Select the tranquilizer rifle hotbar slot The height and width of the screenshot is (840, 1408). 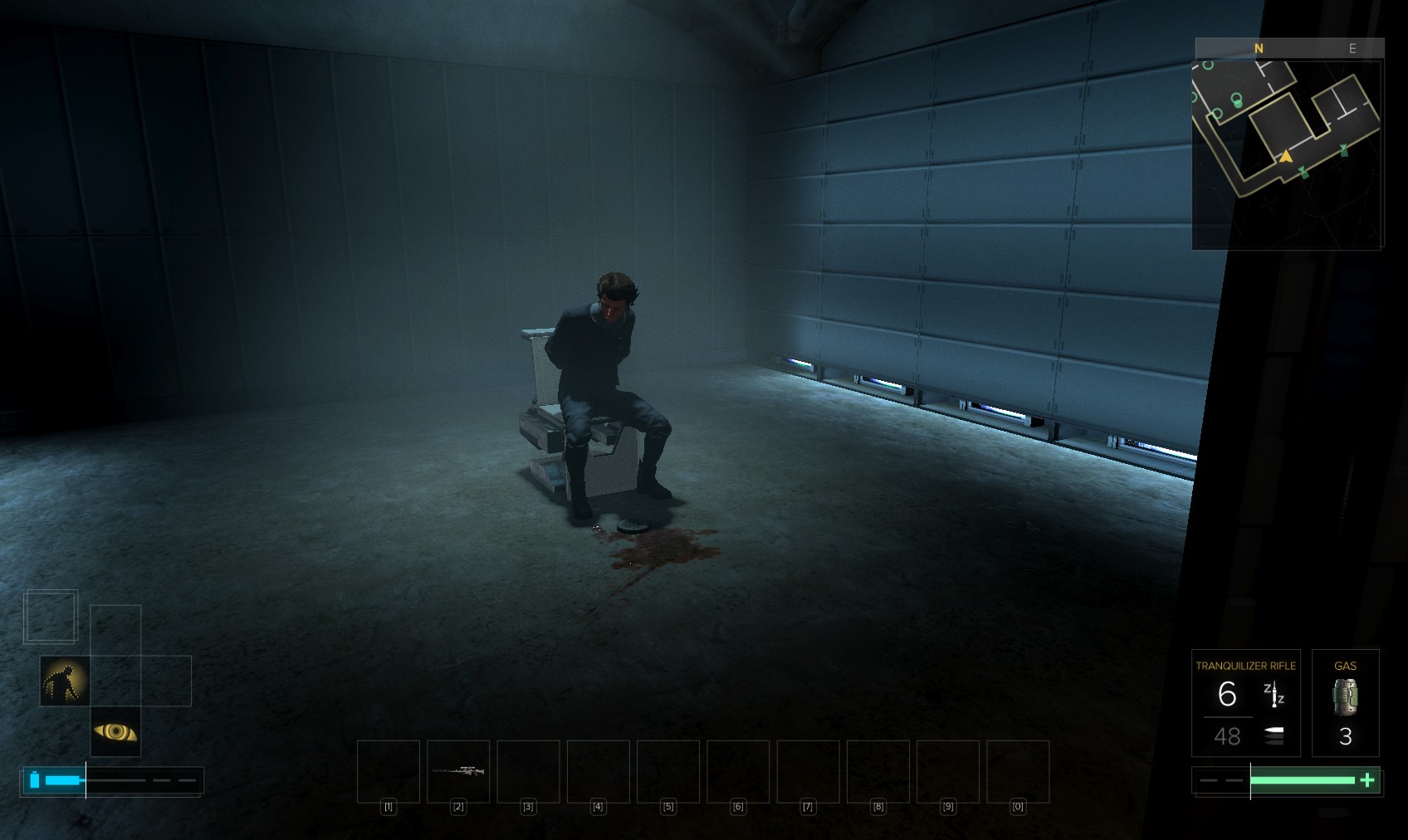click(x=458, y=771)
